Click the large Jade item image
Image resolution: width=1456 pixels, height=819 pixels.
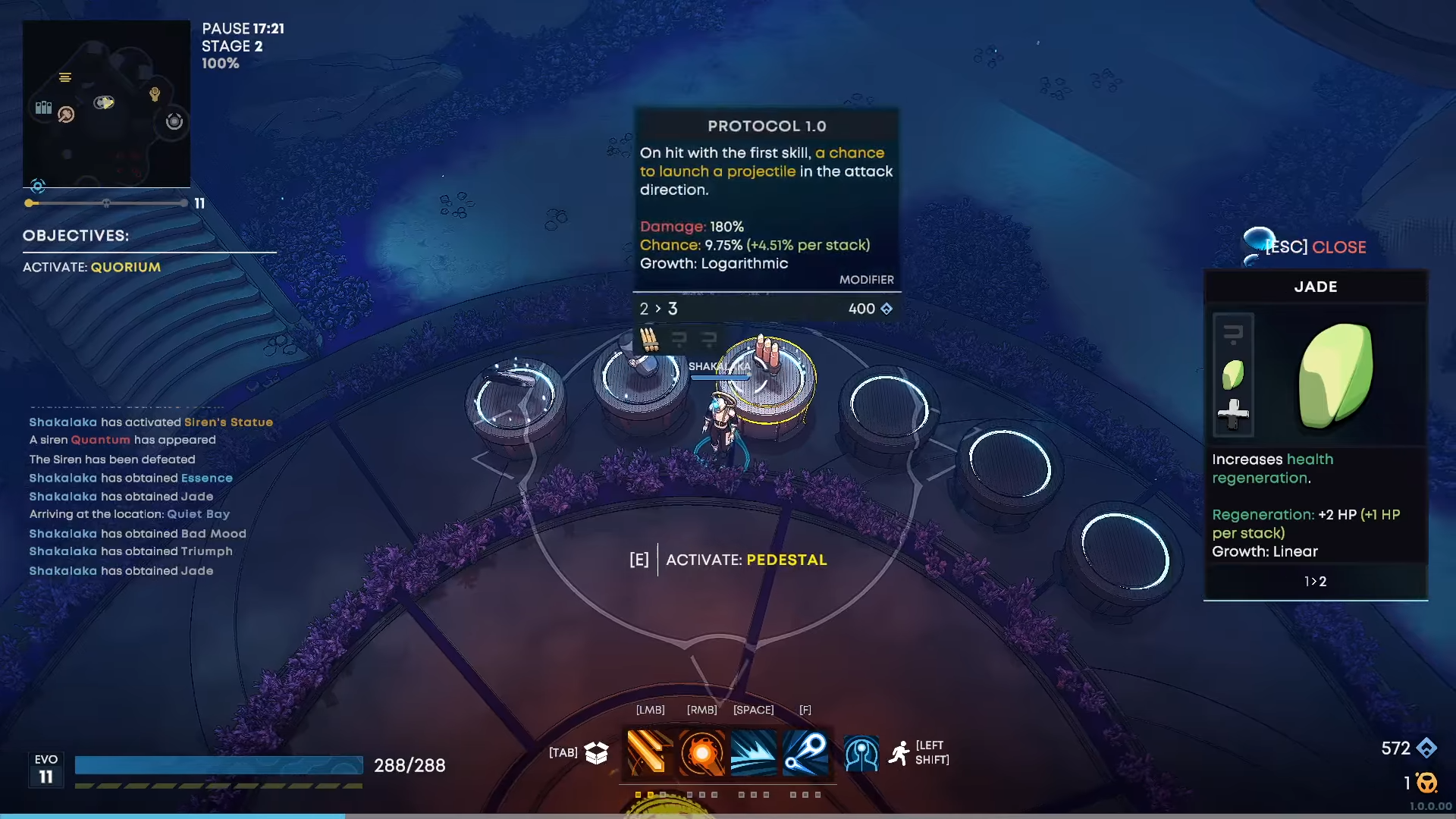1336,375
